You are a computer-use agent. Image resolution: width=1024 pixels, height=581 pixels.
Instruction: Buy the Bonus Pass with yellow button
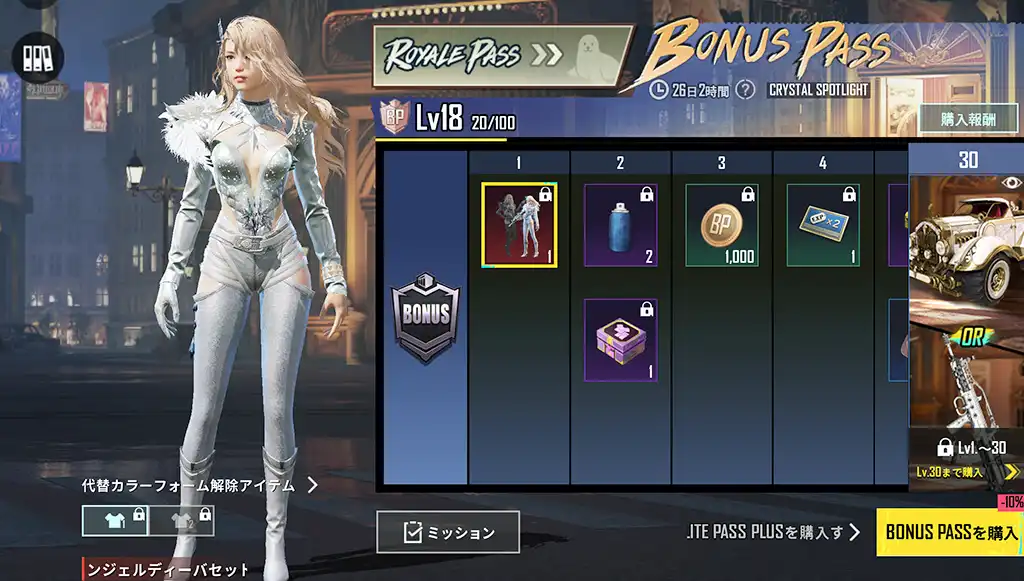pos(950,532)
